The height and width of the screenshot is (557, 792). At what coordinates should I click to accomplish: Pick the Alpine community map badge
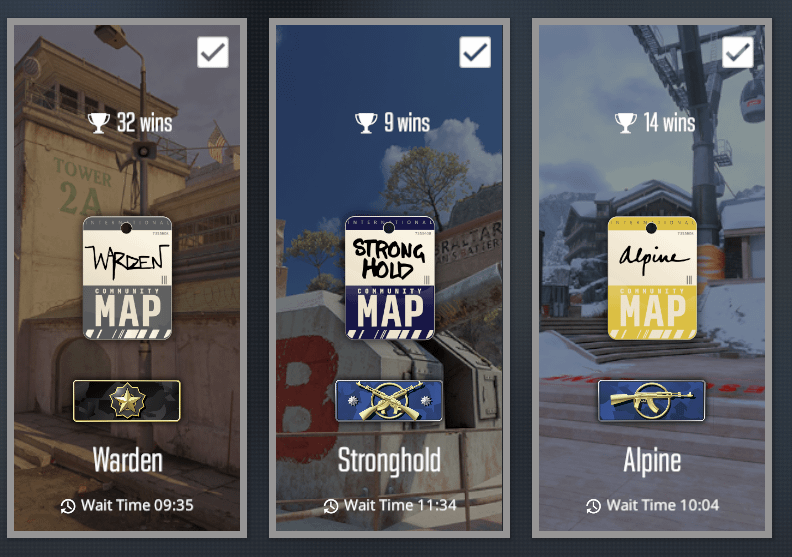tap(652, 278)
